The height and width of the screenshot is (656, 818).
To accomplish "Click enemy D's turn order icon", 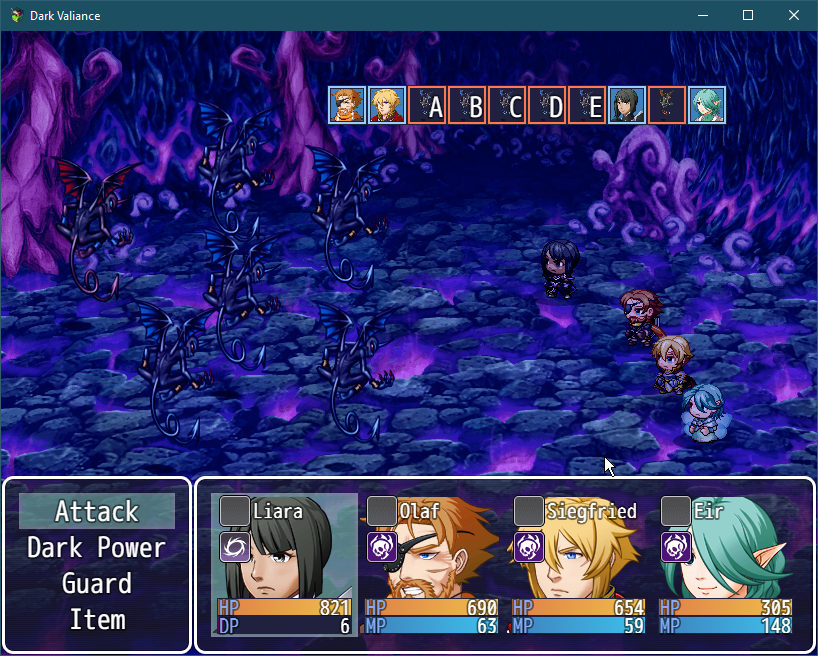I will point(547,105).
